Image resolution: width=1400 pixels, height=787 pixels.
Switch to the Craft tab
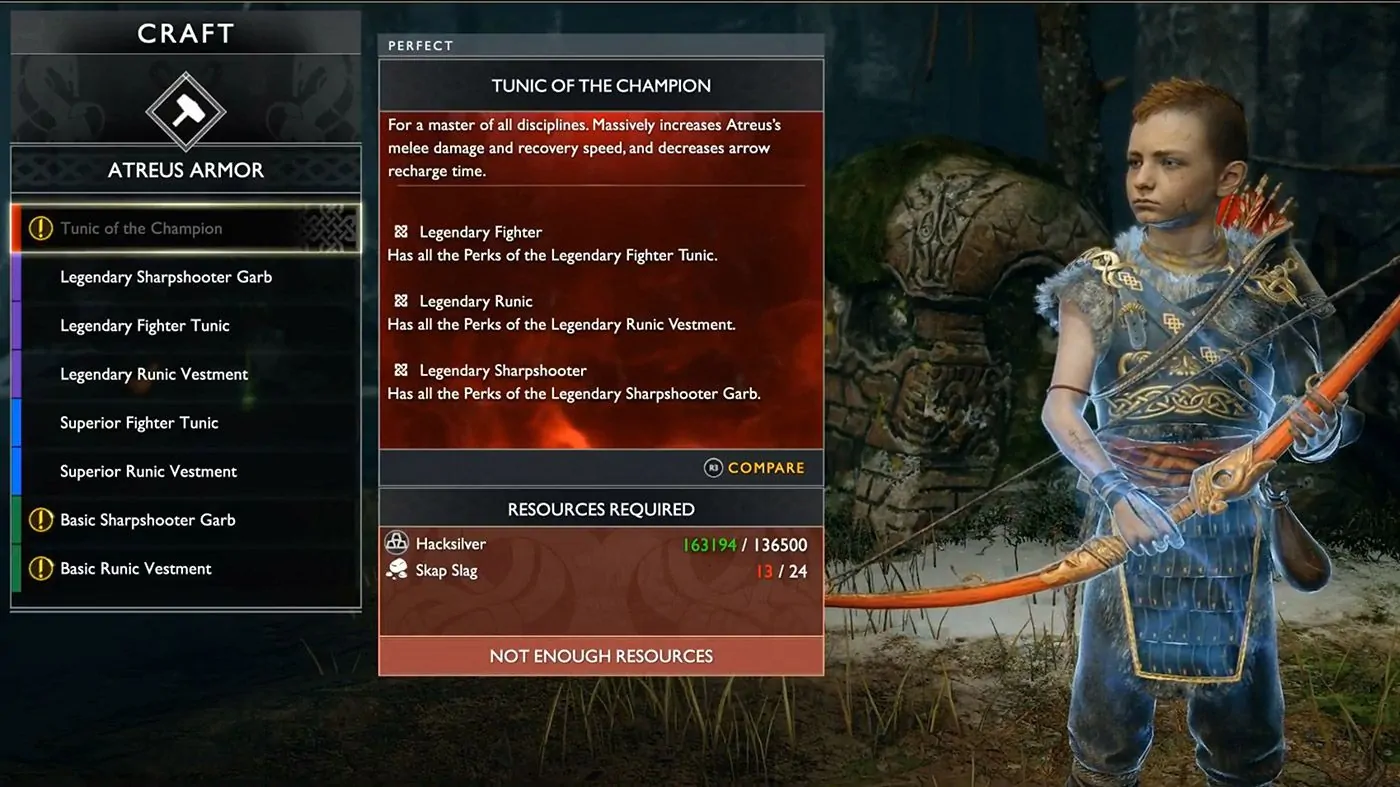coord(186,32)
